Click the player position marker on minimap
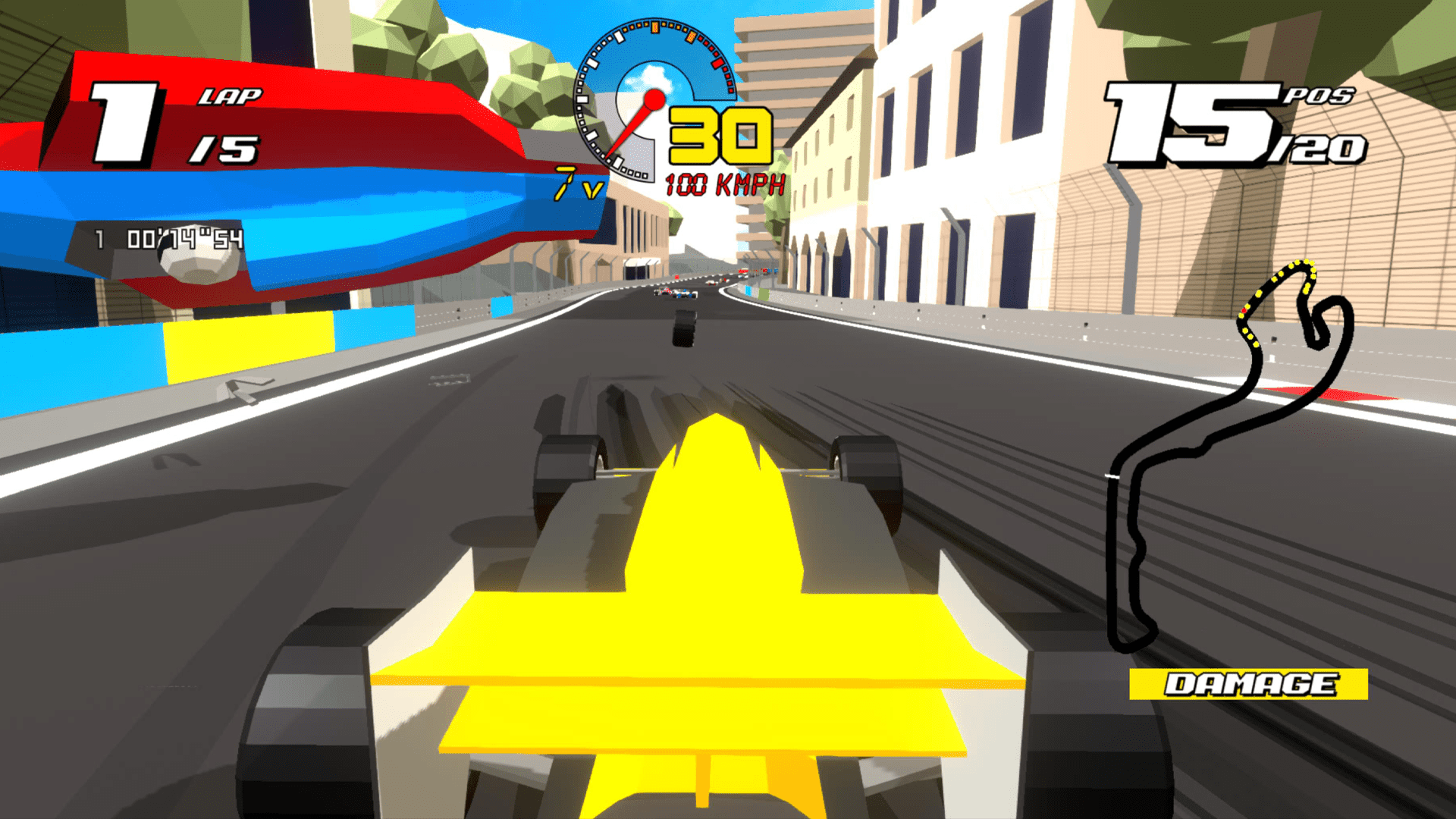 (1244, 309)
